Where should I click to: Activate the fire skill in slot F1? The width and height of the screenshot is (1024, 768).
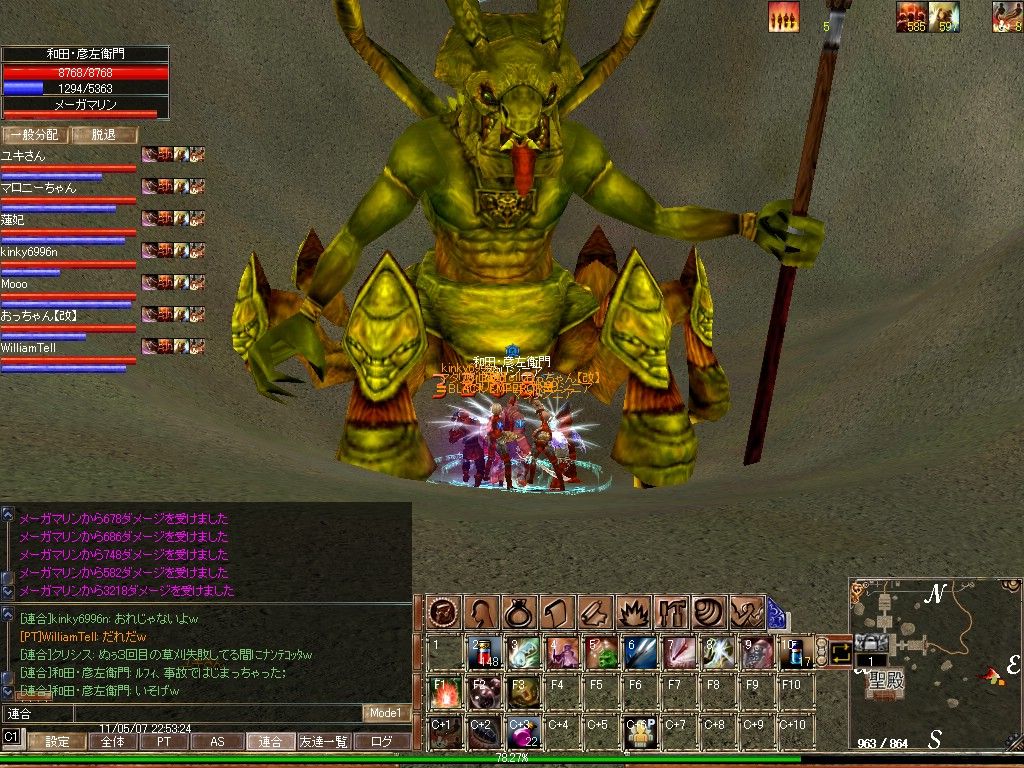(445, 692)
